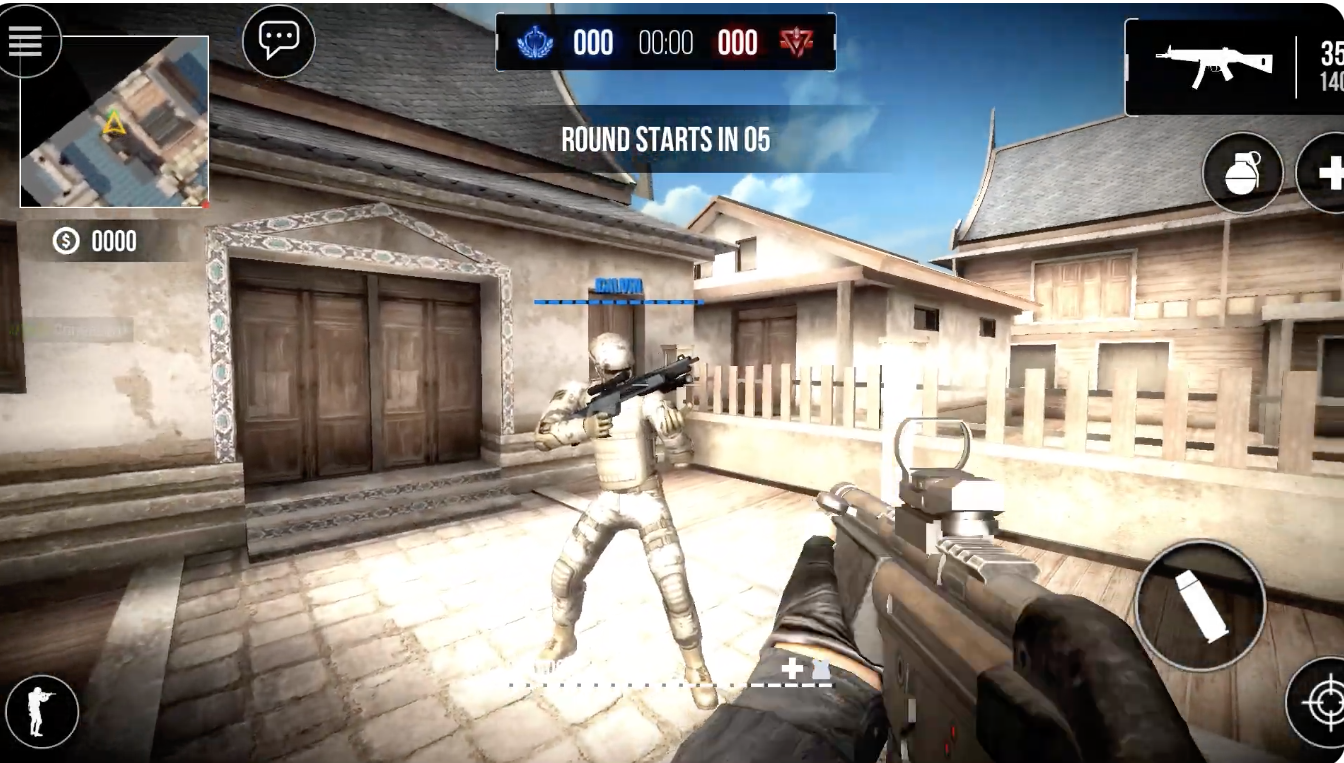Tap the money counter showing 0000
Viewport: 1344px width, 763px height.
click(x=97, y=240)
